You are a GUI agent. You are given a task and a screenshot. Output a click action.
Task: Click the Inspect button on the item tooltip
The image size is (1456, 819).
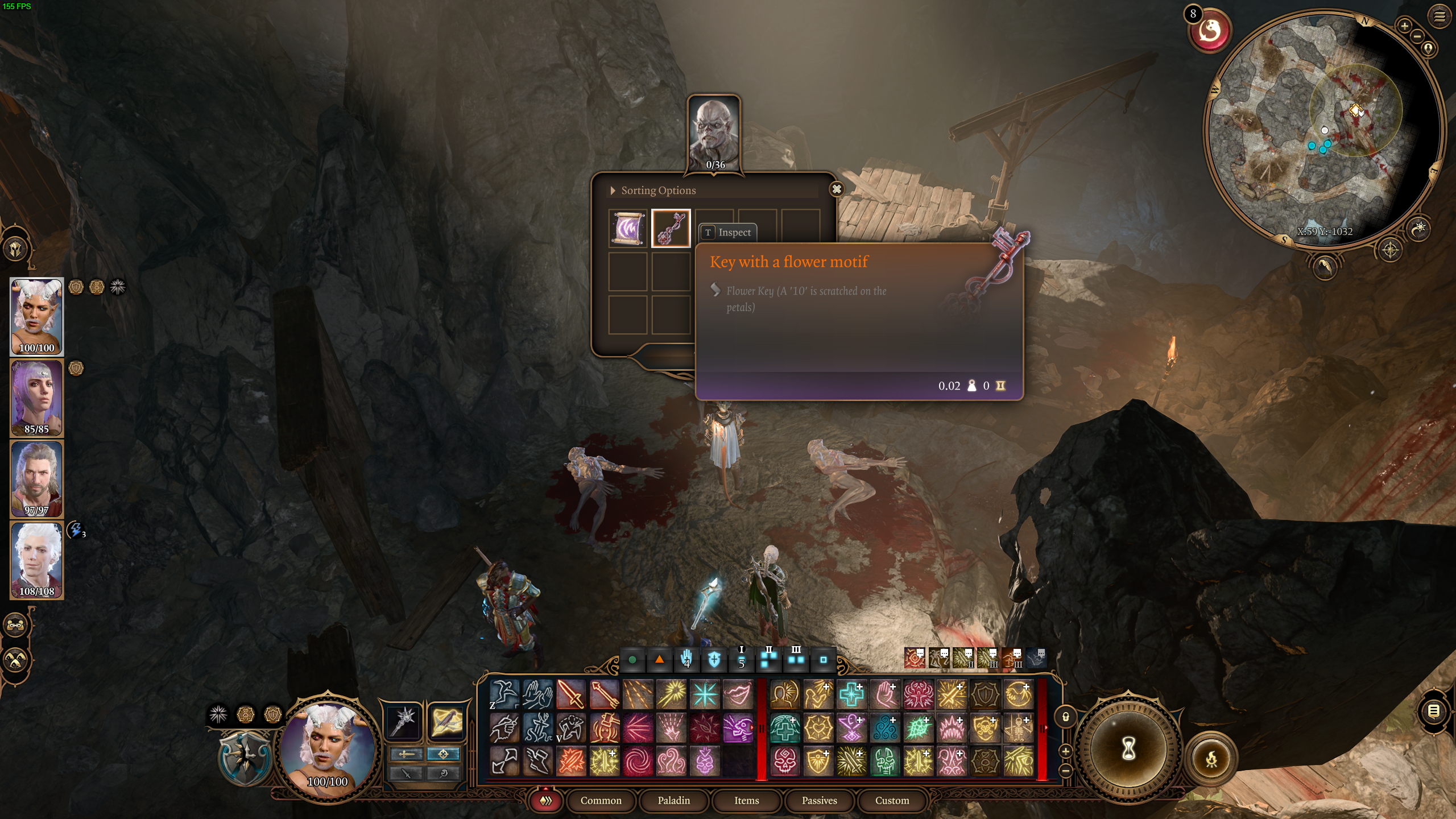pyautogui.click(x=730, y=232)
